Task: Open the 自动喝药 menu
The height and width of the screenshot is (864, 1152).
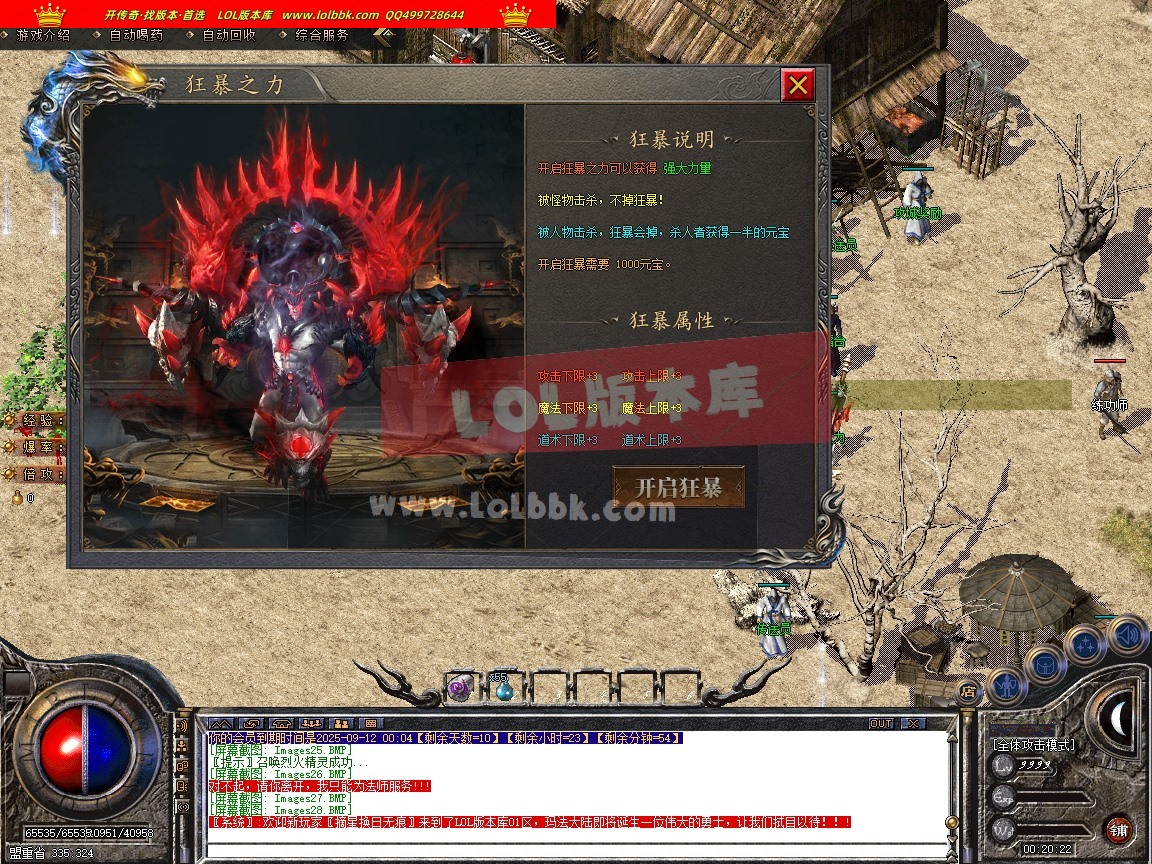Action: click(136, 34)
